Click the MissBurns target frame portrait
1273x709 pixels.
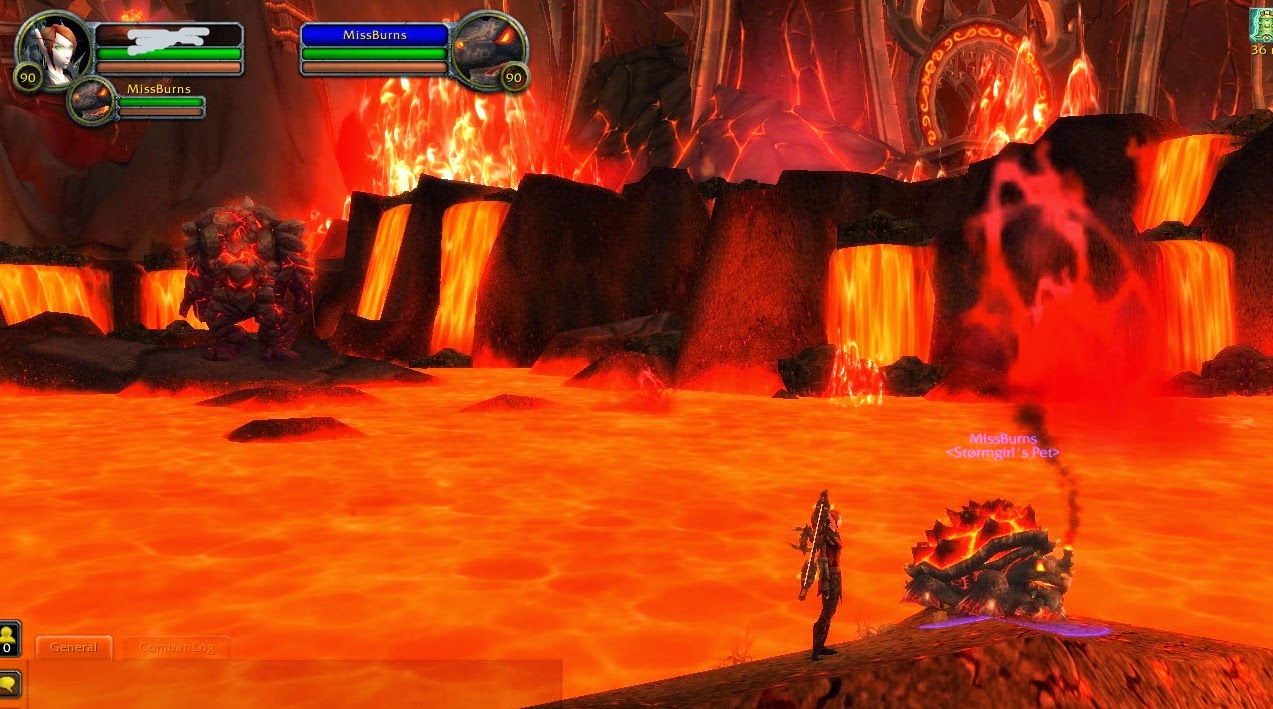click(x=486, y=46)
